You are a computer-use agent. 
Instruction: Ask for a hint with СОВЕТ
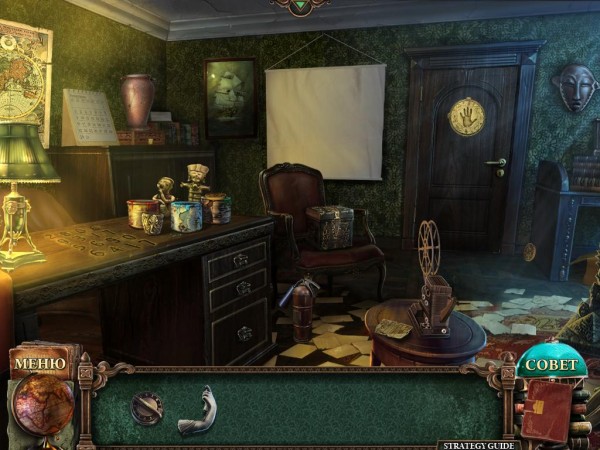coord(551,364)
